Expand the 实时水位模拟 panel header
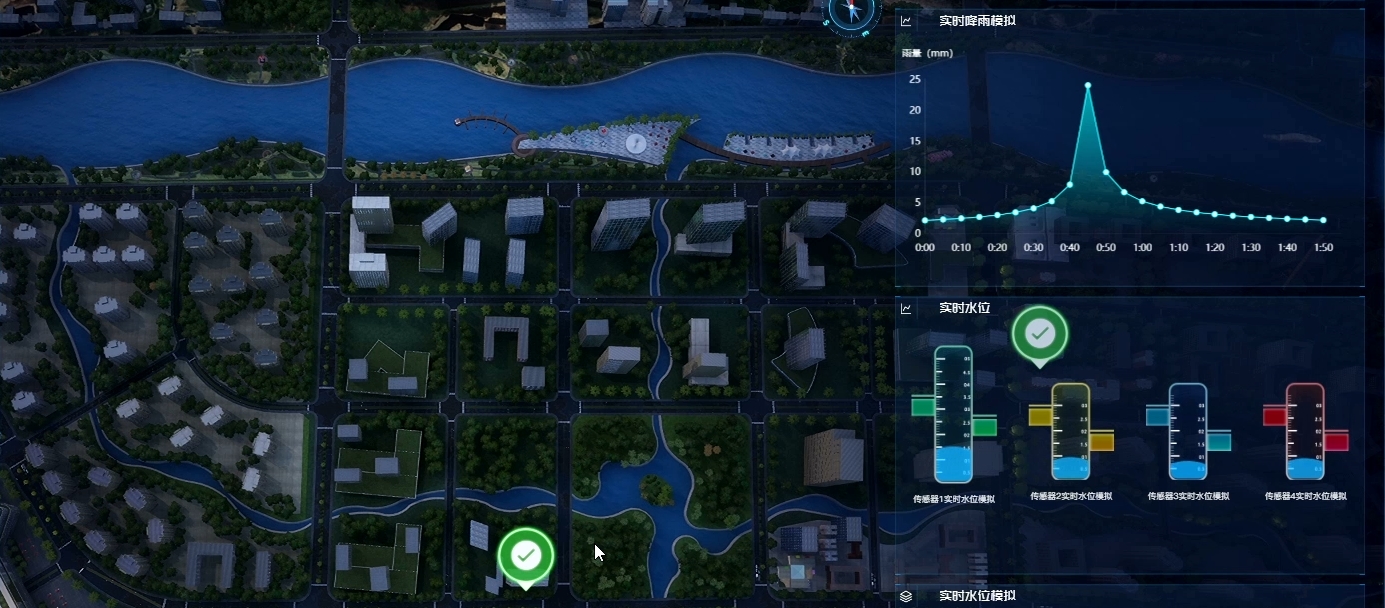The height and width of the screenshot is (608, 1385). coord(978,596)
